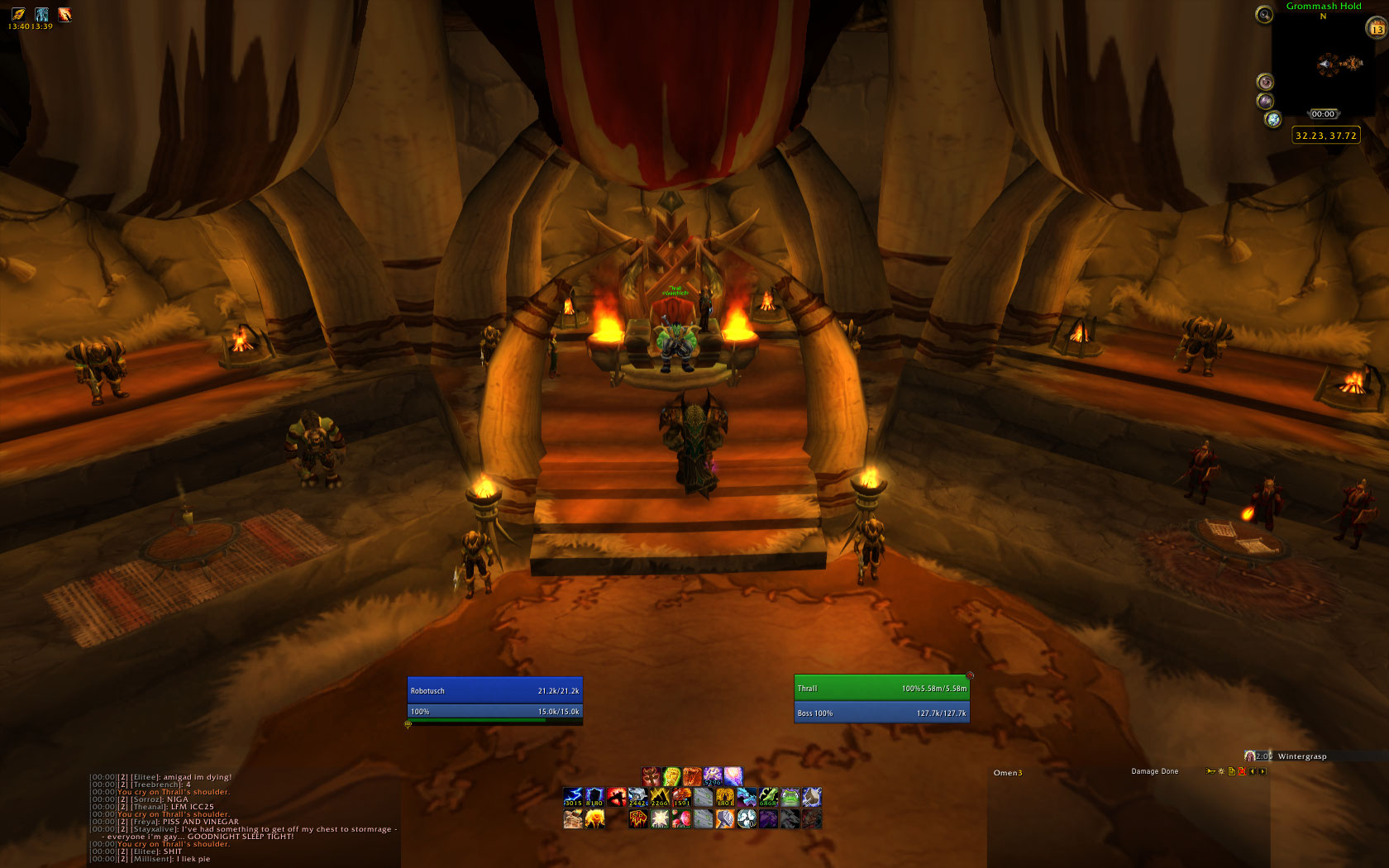Click the red Horde banner action icon
The image size is (1389, 868).
coord(637,818)
